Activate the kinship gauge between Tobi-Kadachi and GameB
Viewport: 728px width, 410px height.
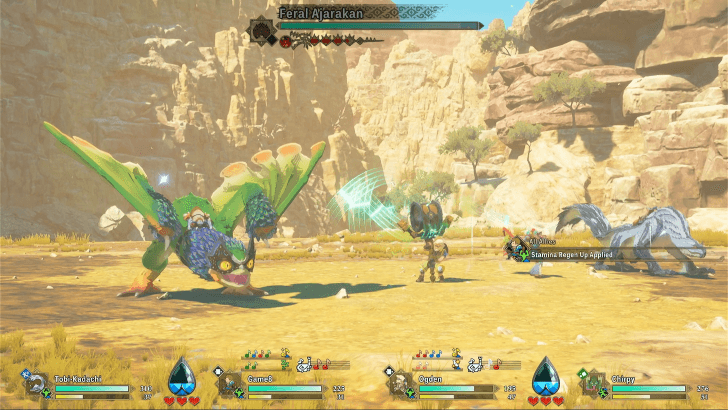181,374
